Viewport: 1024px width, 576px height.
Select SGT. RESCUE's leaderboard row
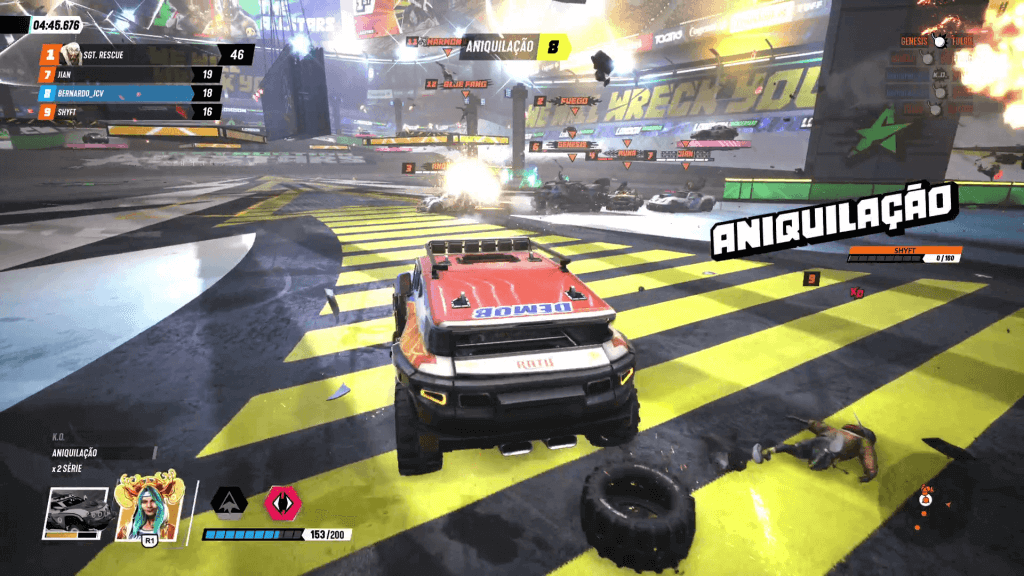[140, 54]
